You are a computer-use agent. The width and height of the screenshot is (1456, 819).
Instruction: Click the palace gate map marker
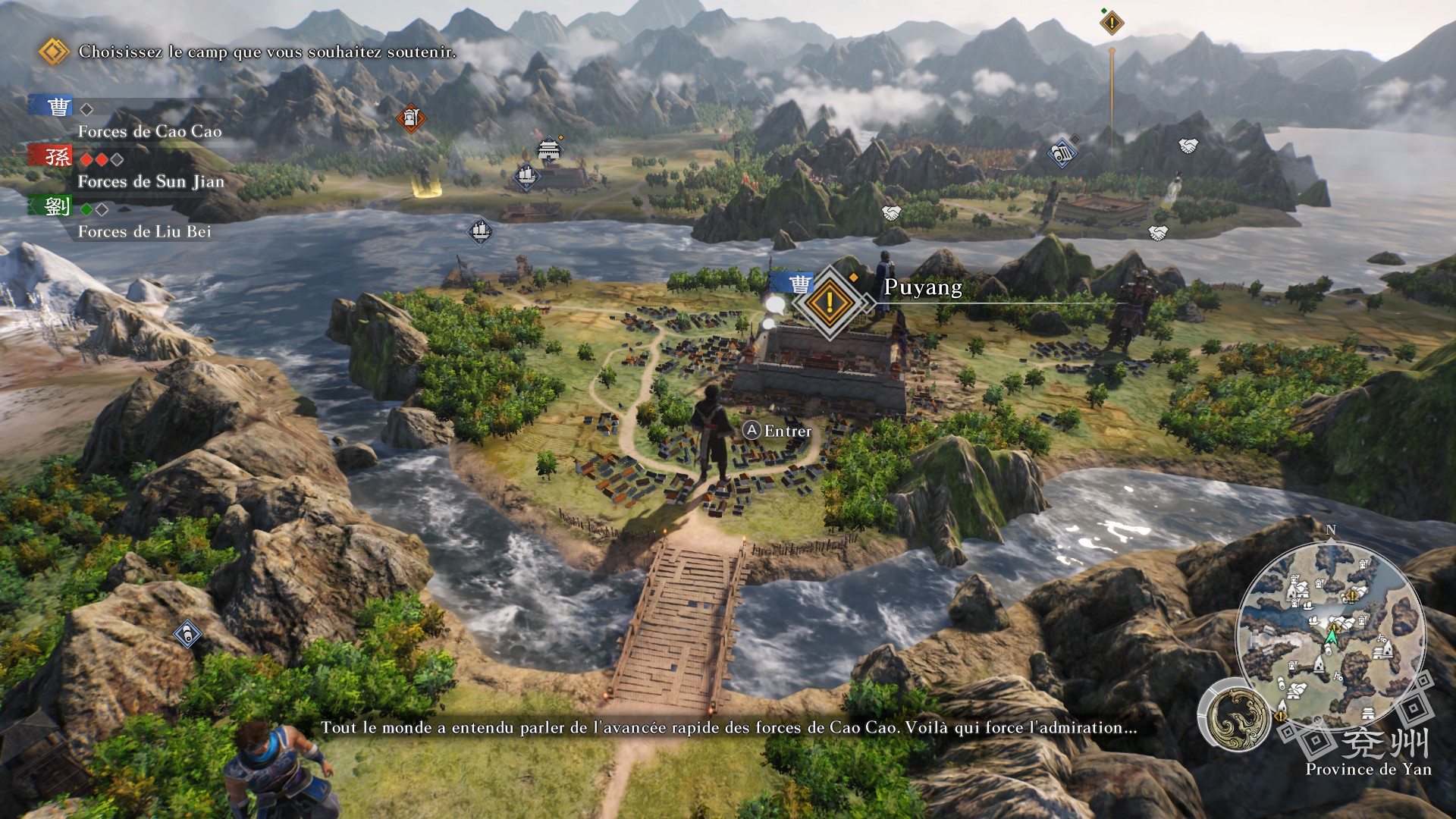pyautogui.click(x=548, y=149)
